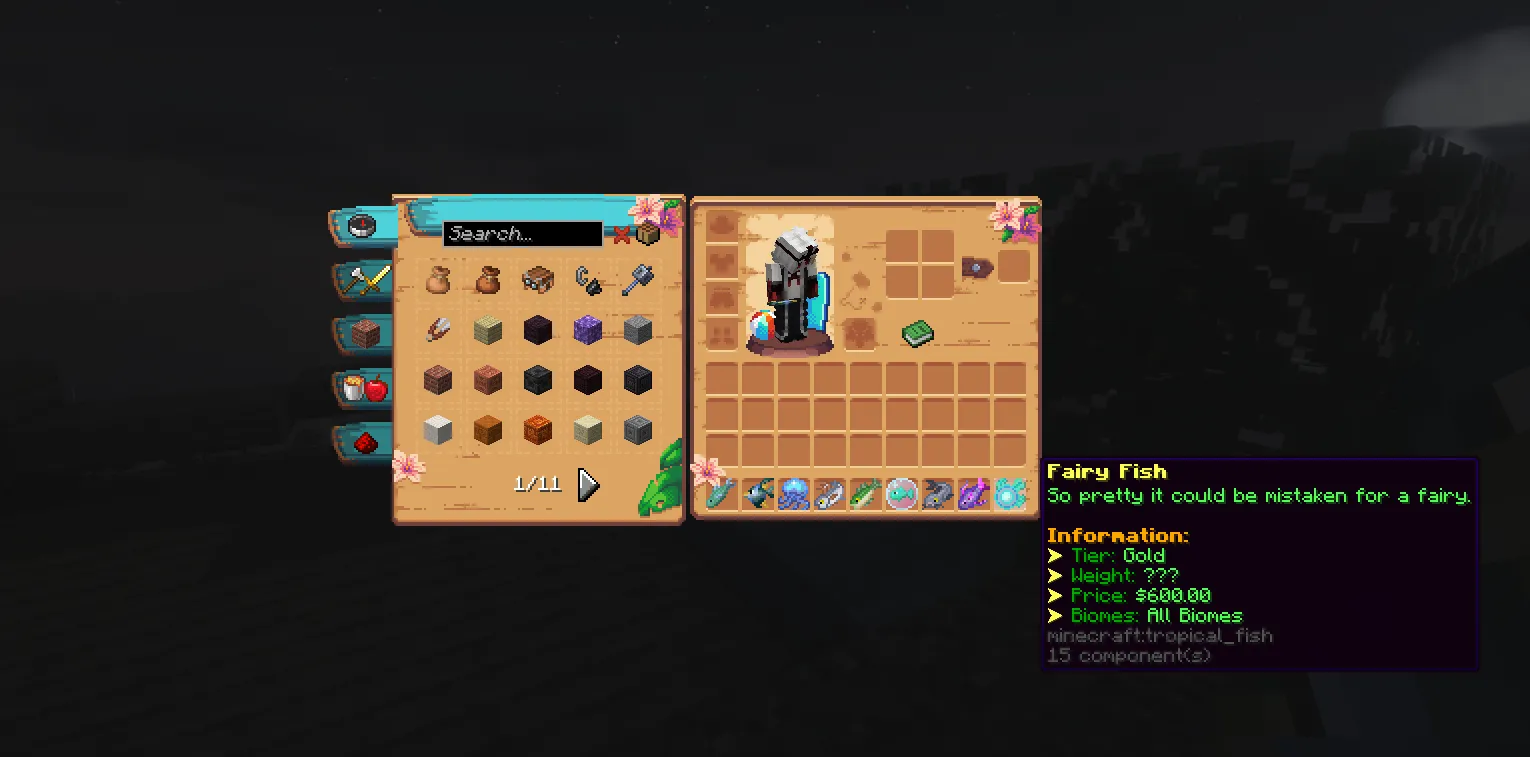
Task: Select the blue jellyfish hotbar slot
Action: (x=794, y=493)
